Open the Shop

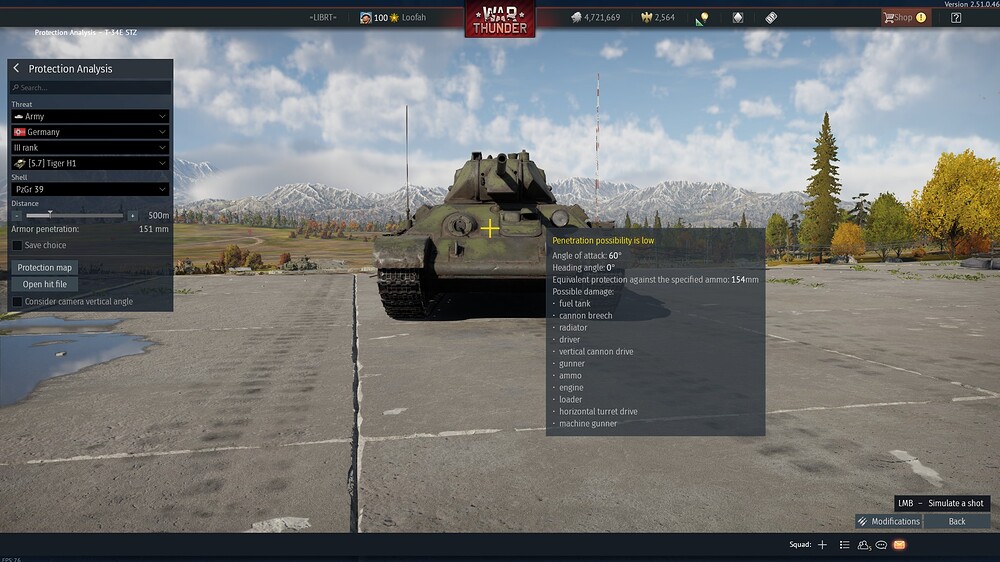[x=904, y=17]
